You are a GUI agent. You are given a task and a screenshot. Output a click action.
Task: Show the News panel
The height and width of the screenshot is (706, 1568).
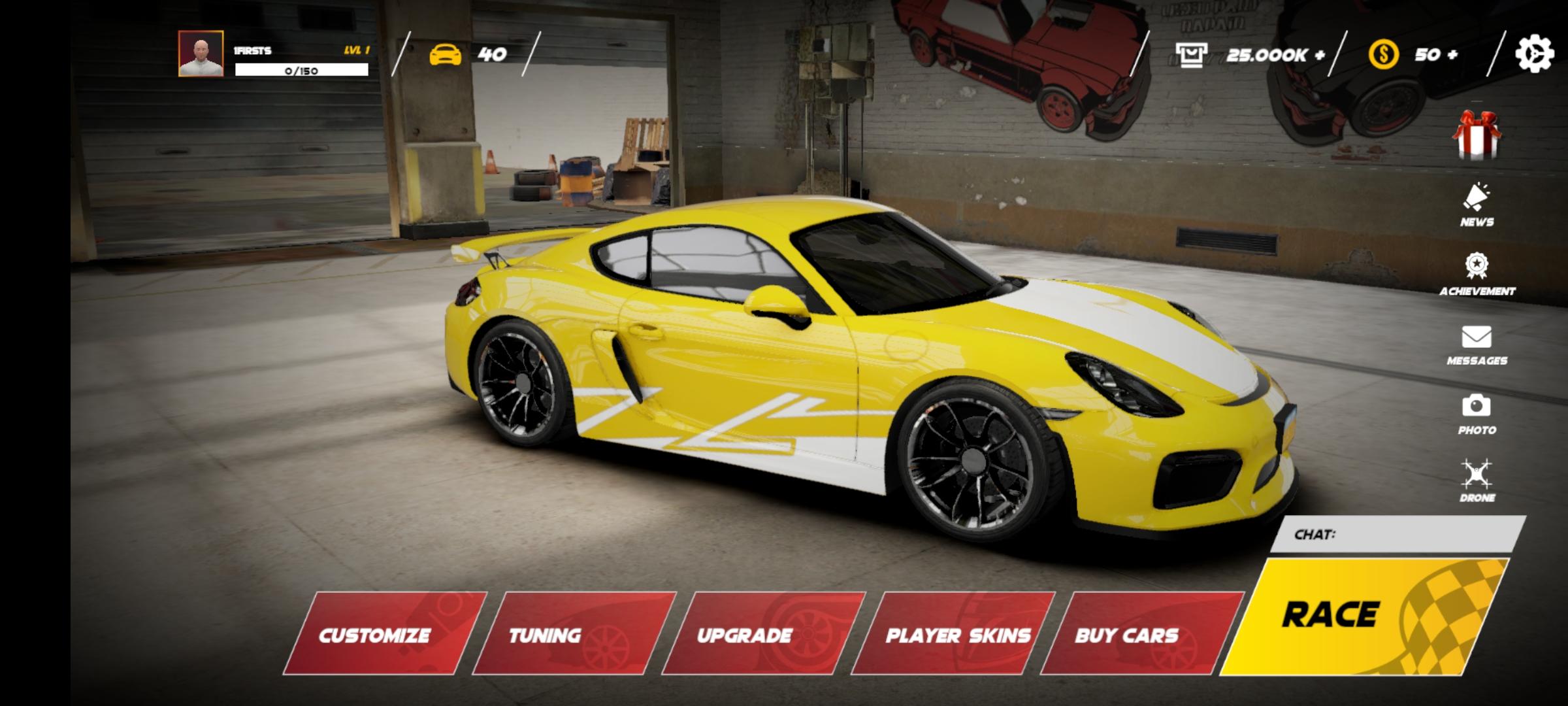click(x=1477, y=204)
